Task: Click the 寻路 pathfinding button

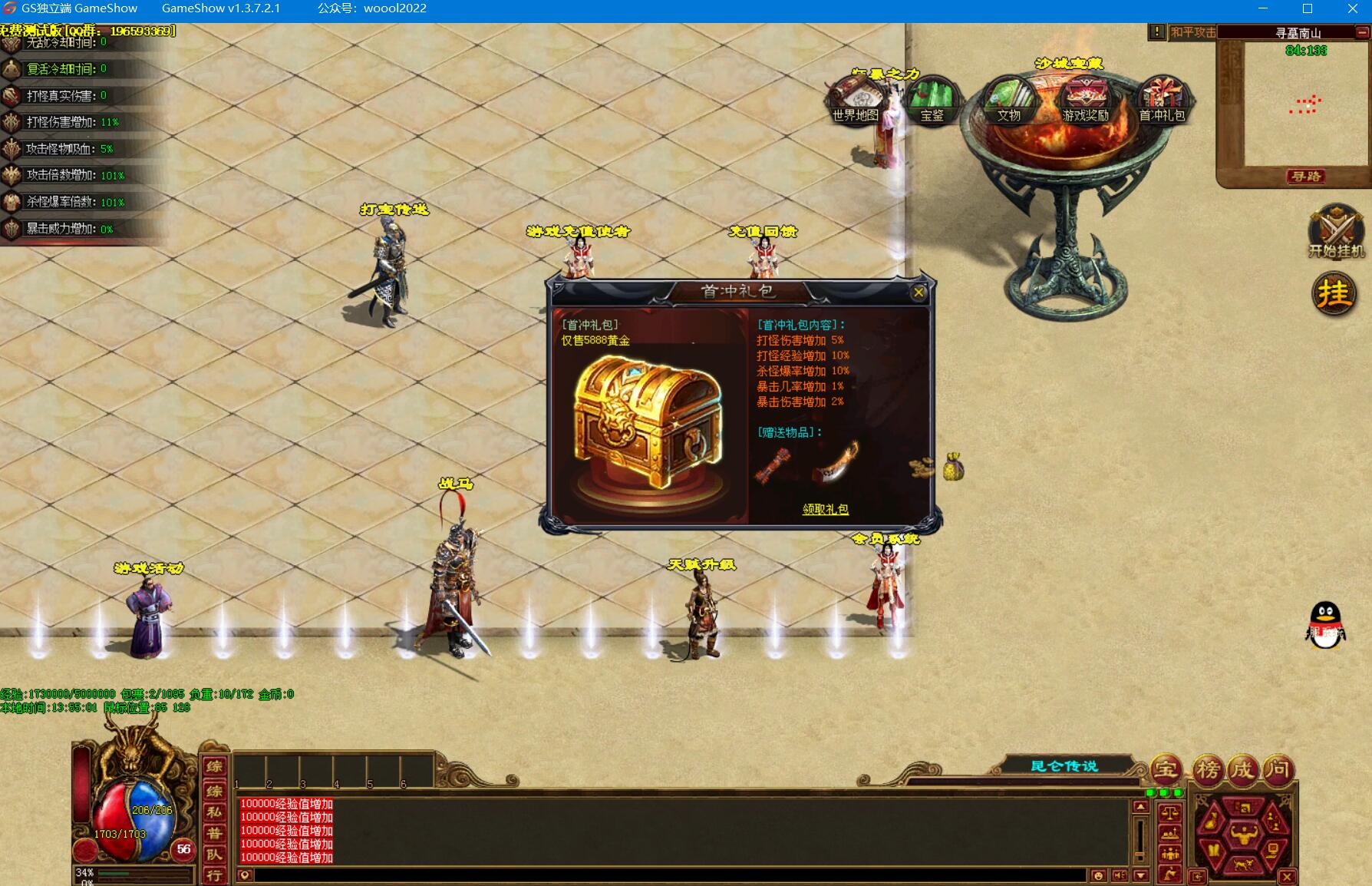Action: coord(1305,177)
